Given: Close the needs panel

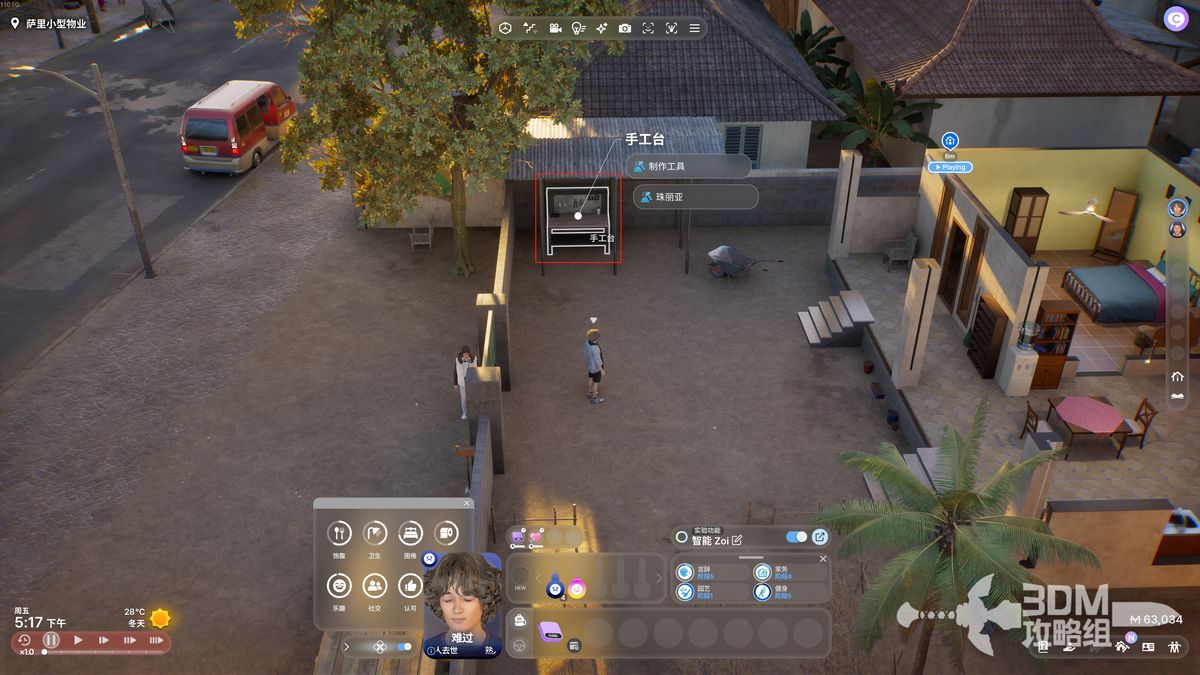Looking at the screenshot, I should click(x=467, y=503).
